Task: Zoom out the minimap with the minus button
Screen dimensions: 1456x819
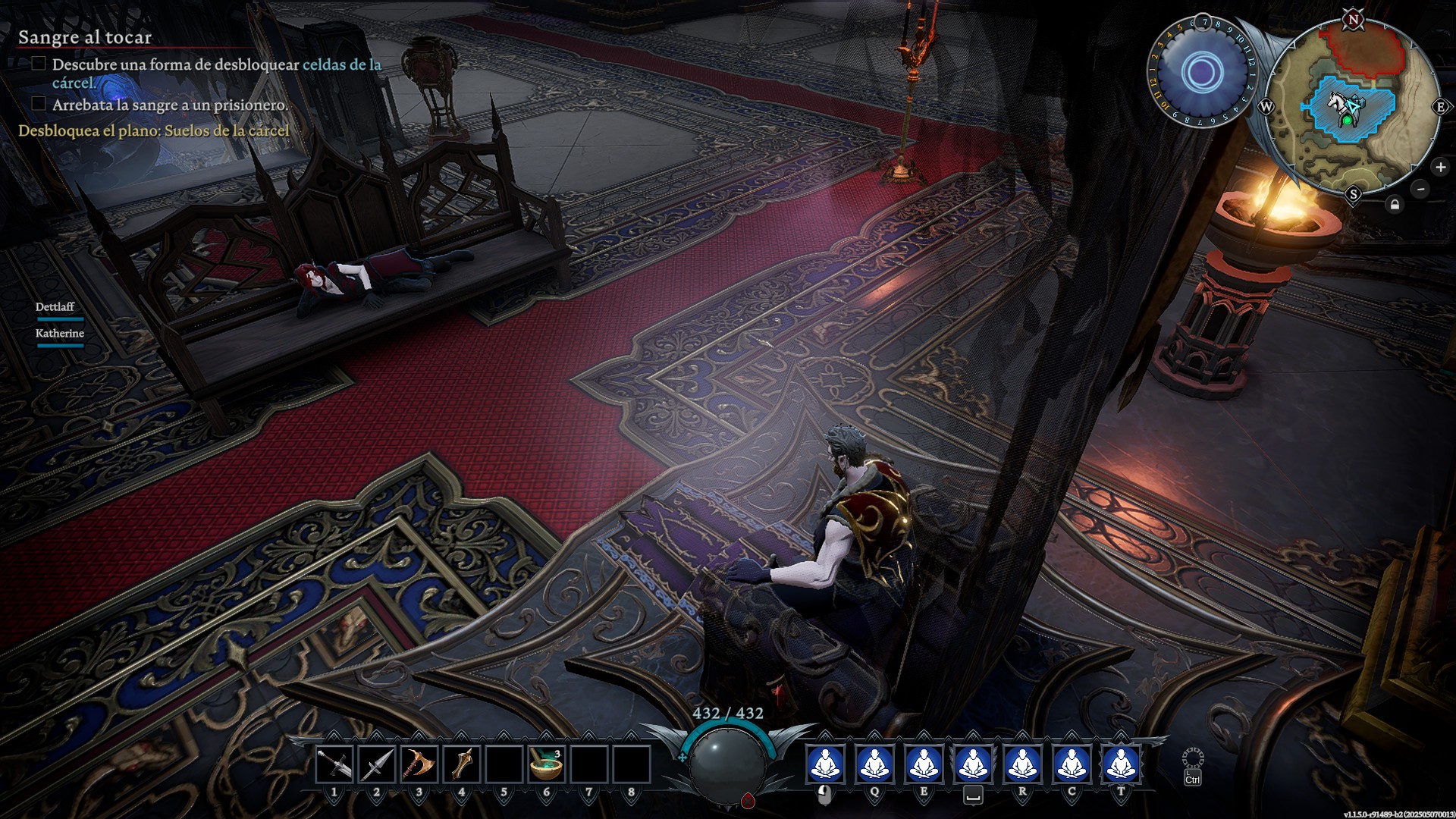Action: pyautogui.click(x=1420, y=189)
